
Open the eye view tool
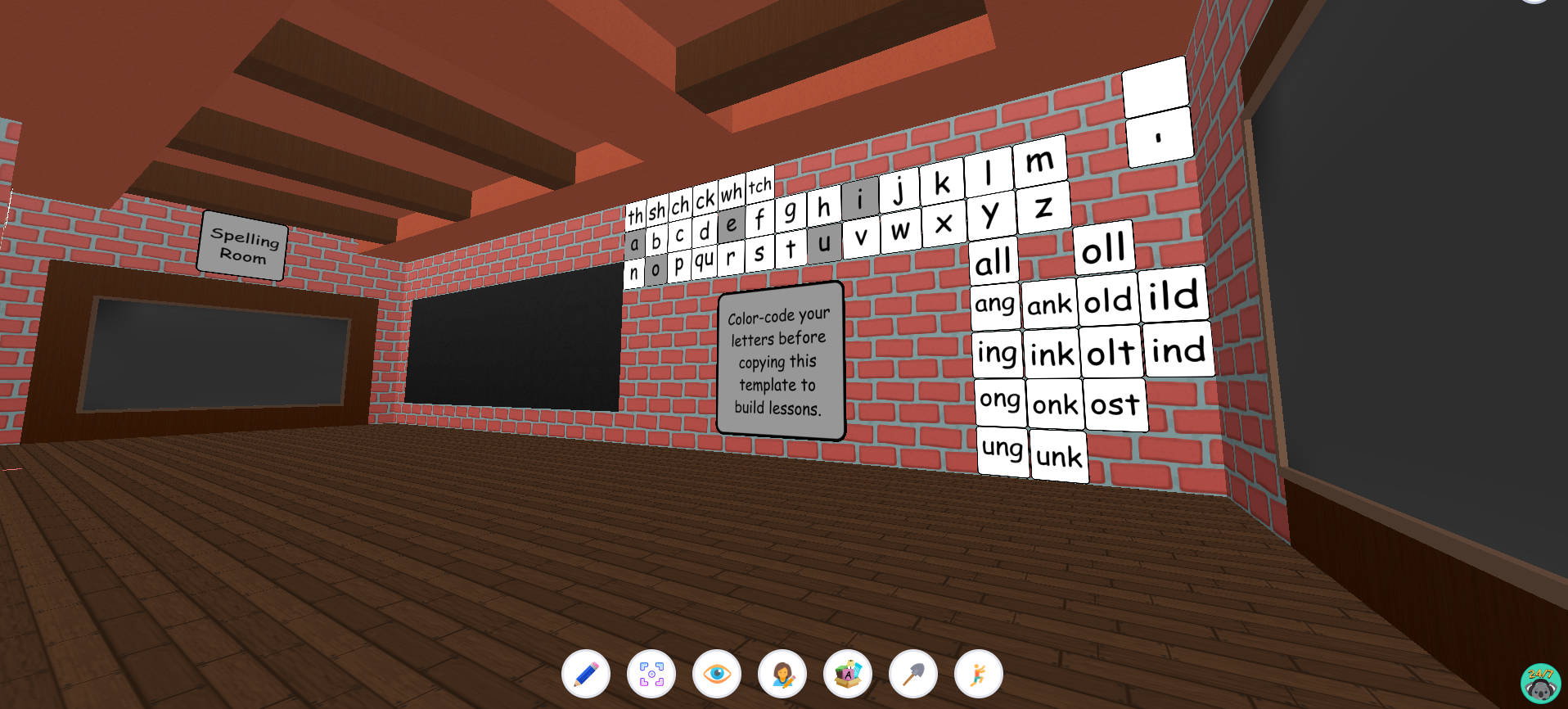tap(717, 673)
